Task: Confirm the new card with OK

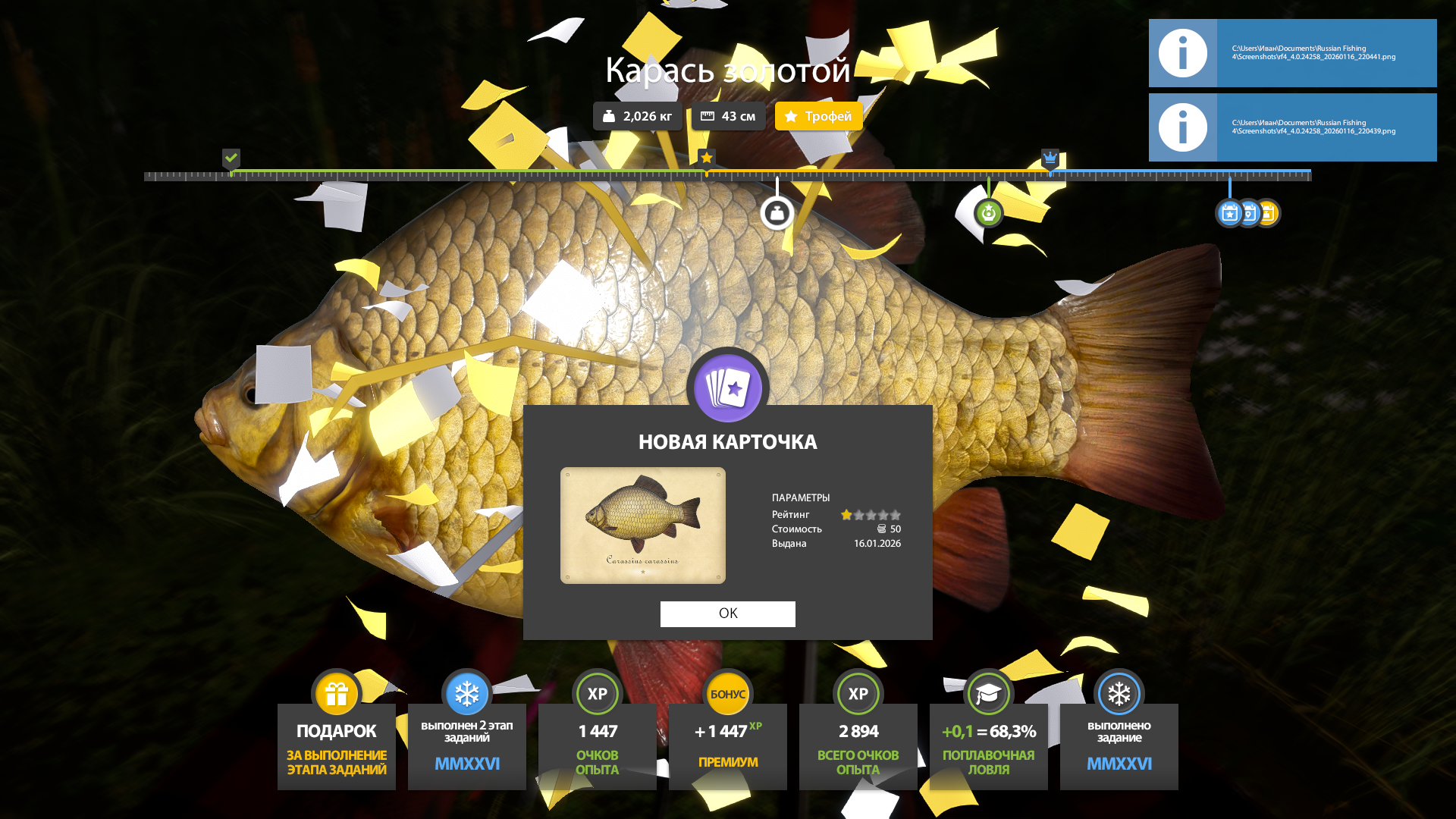Action: tap(727, 613)
